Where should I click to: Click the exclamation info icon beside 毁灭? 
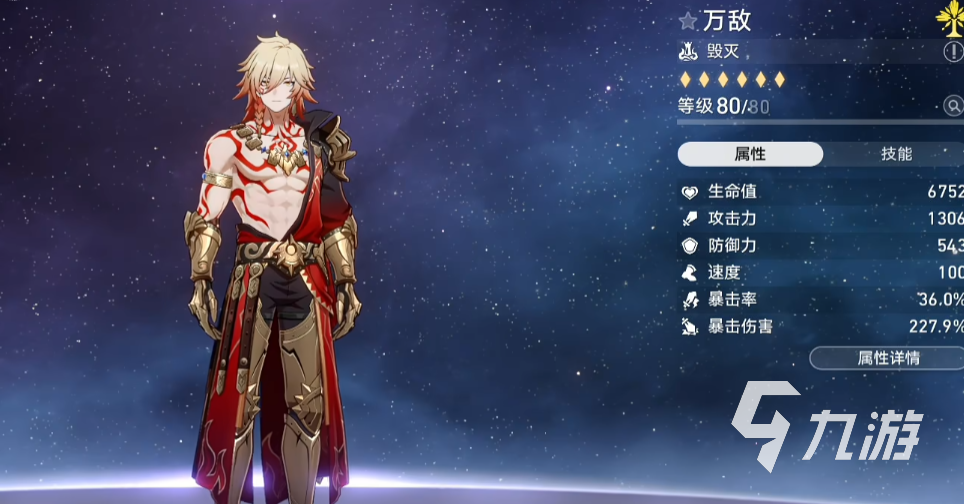[952, 51]
